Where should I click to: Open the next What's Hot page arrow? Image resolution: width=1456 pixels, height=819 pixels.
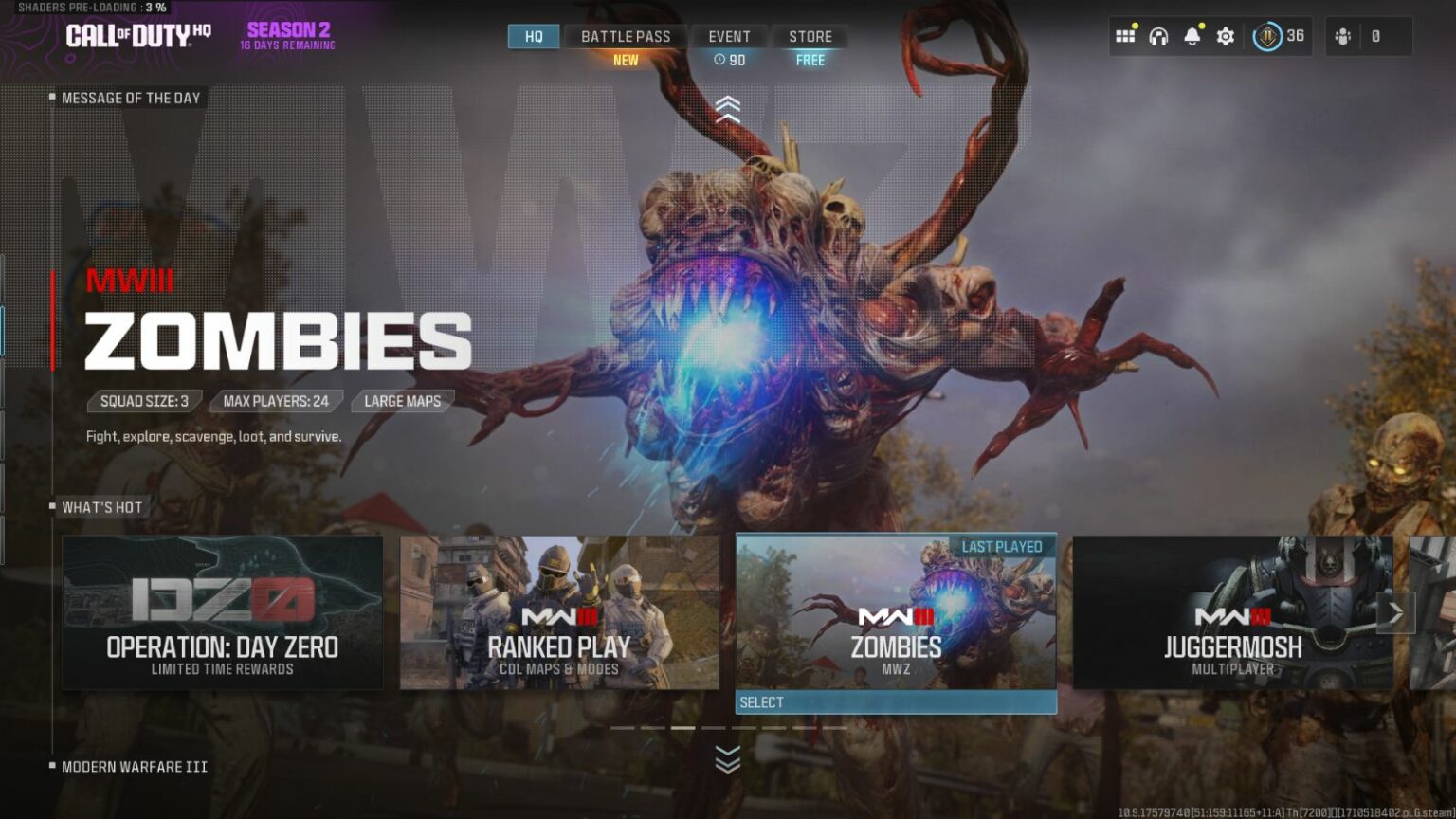coord(1395,612)
